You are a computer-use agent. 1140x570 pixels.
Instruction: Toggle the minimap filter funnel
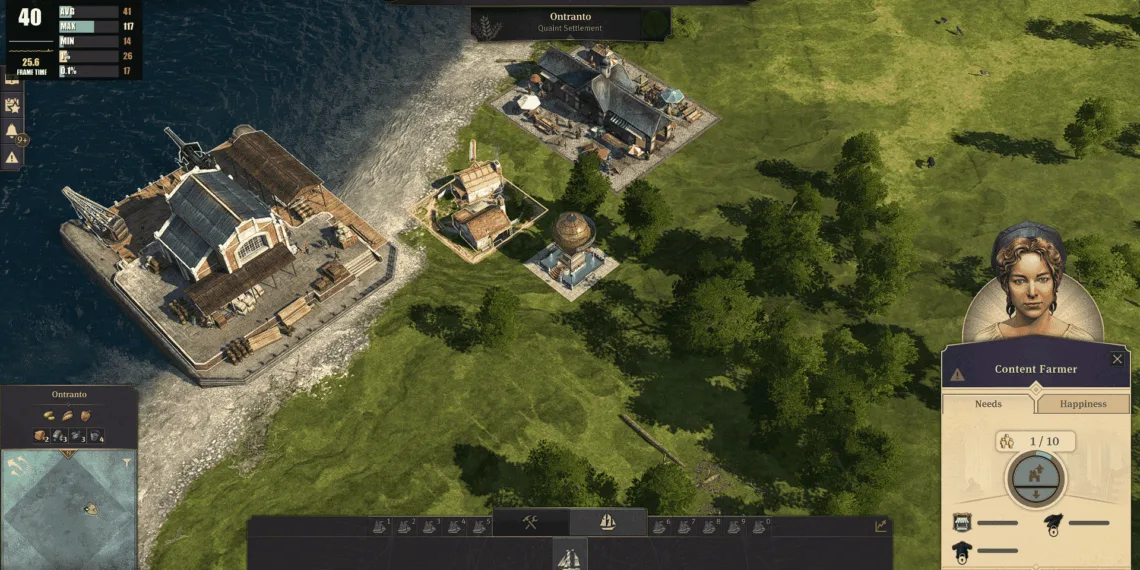pos(127,462)
